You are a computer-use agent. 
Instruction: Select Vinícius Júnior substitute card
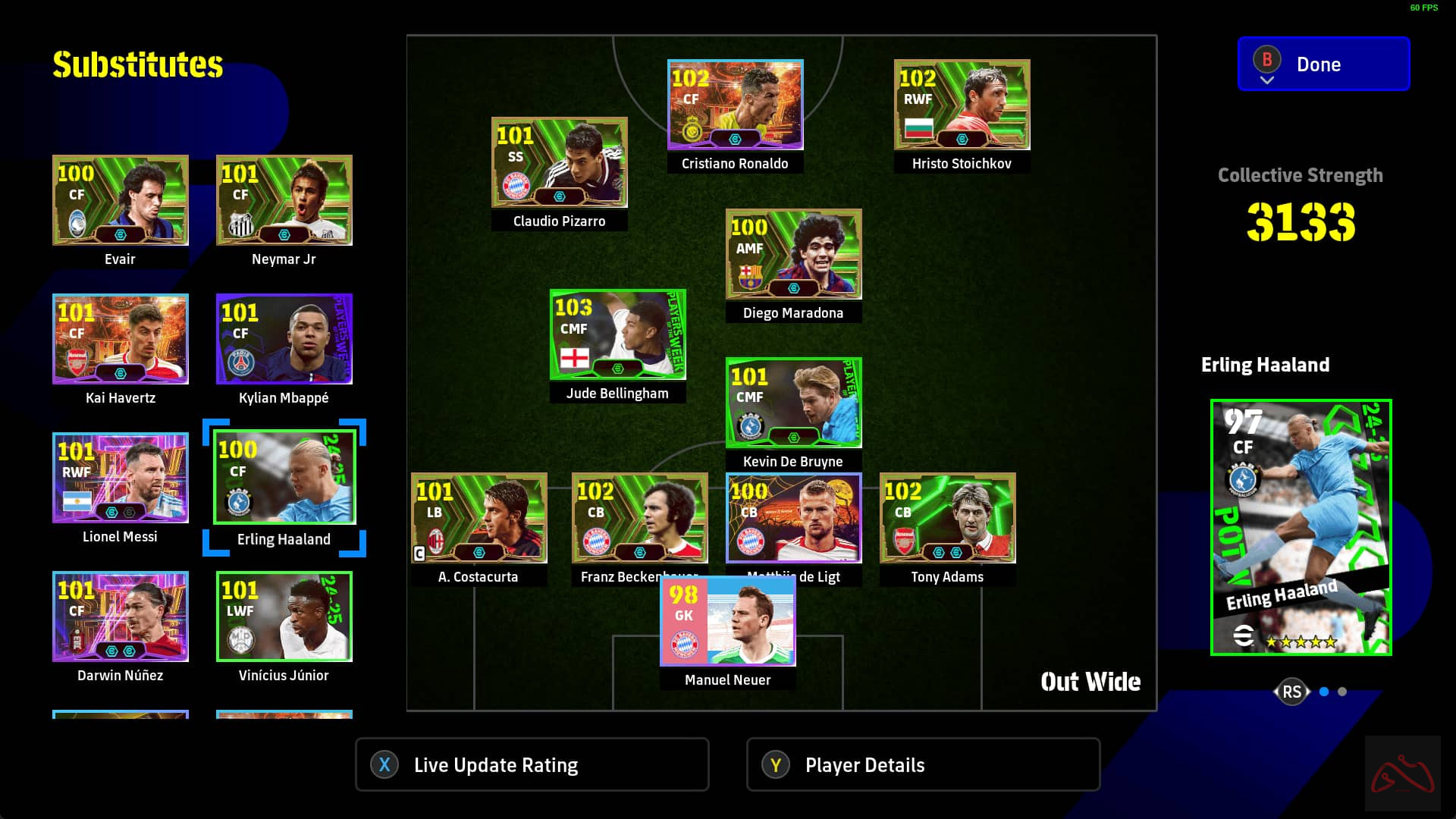click(284, 617)
